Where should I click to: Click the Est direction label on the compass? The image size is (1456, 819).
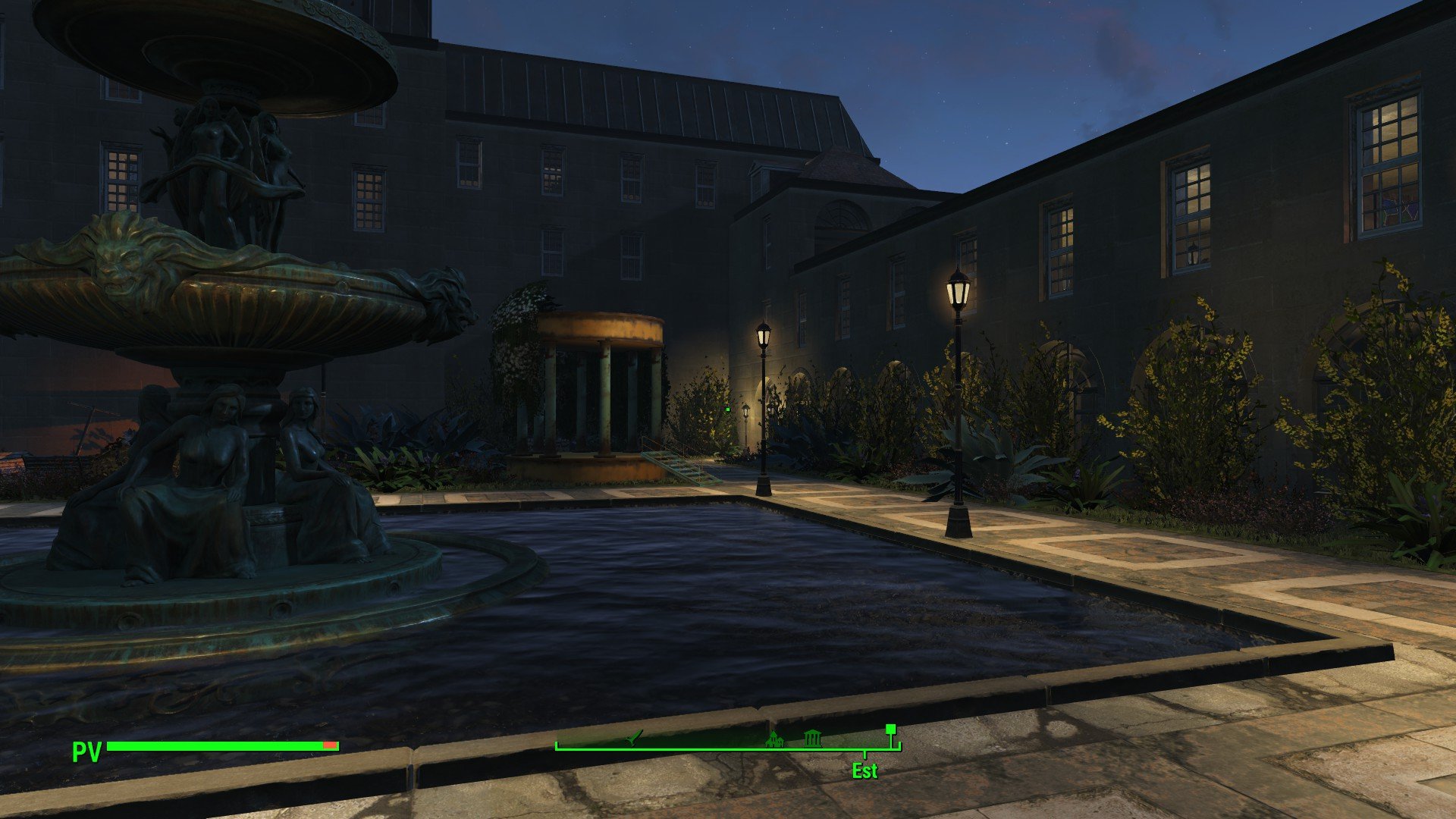(x=864, y=771)
